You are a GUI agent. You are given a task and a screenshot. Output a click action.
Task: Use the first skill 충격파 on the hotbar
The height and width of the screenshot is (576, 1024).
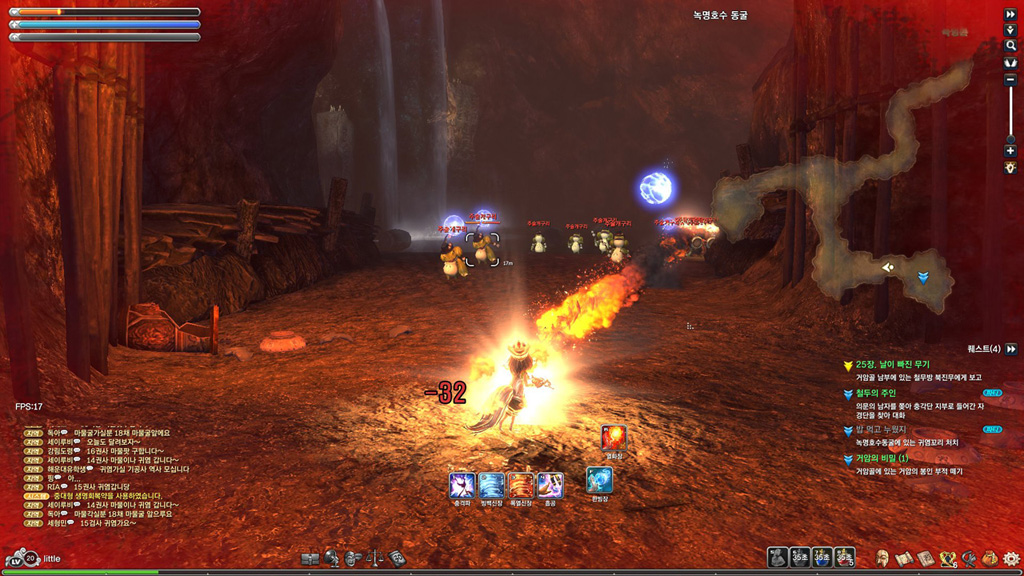pos(462,485)
